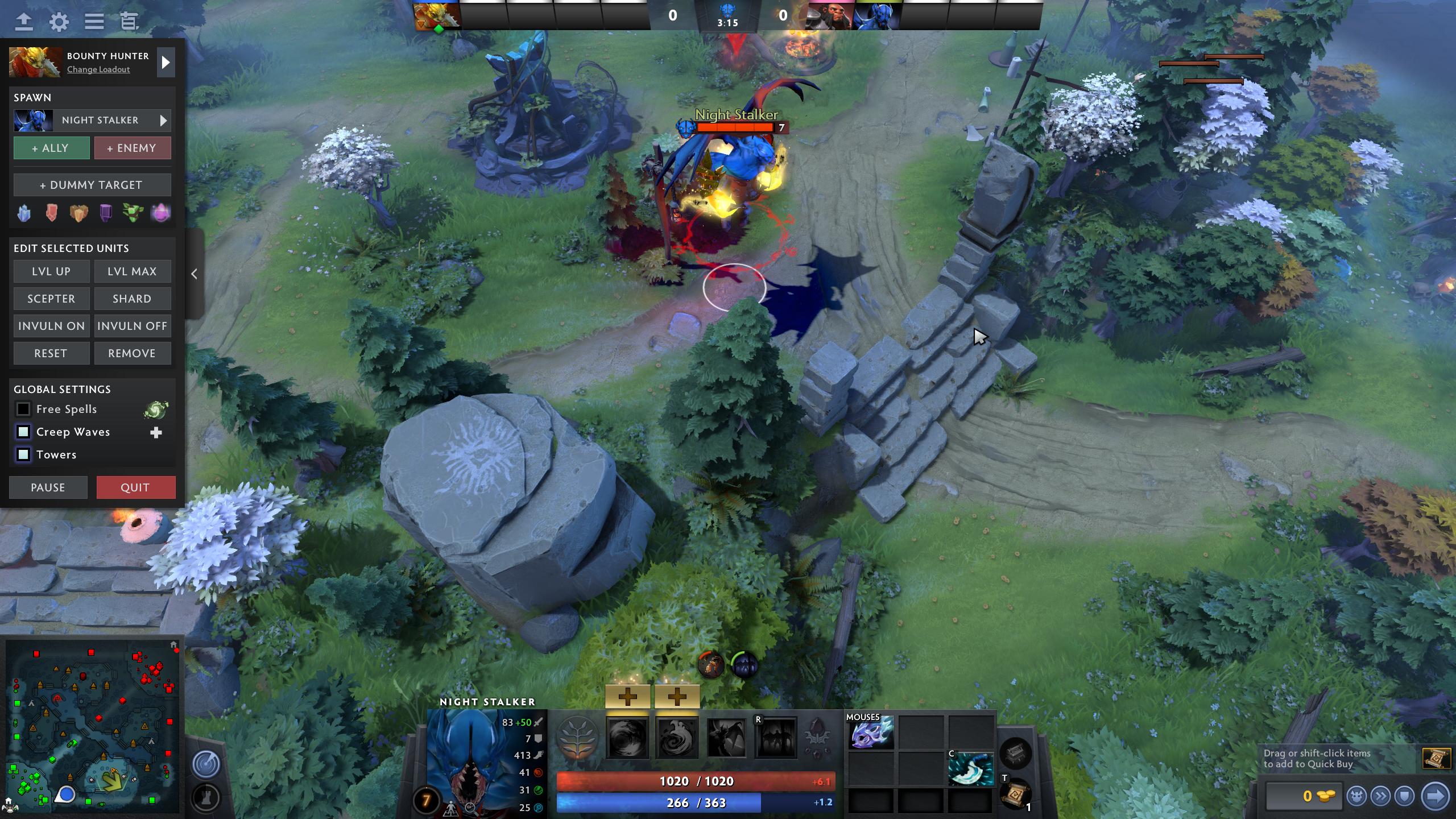
Task: Quit the hero demo
Action: (x=135, y=487)
